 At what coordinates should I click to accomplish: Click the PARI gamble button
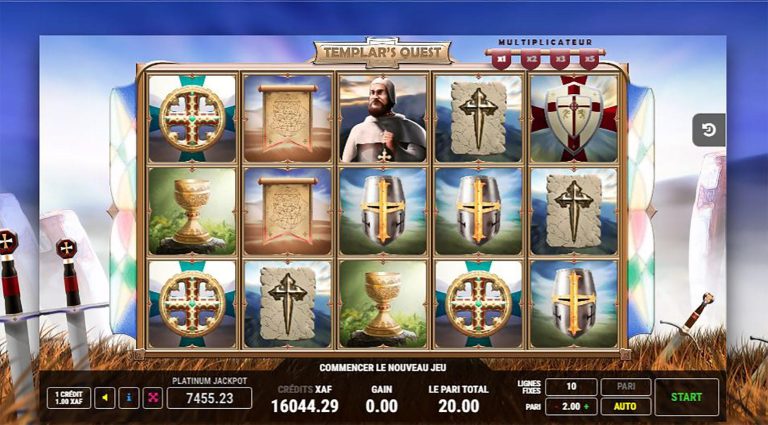point(625,386)
